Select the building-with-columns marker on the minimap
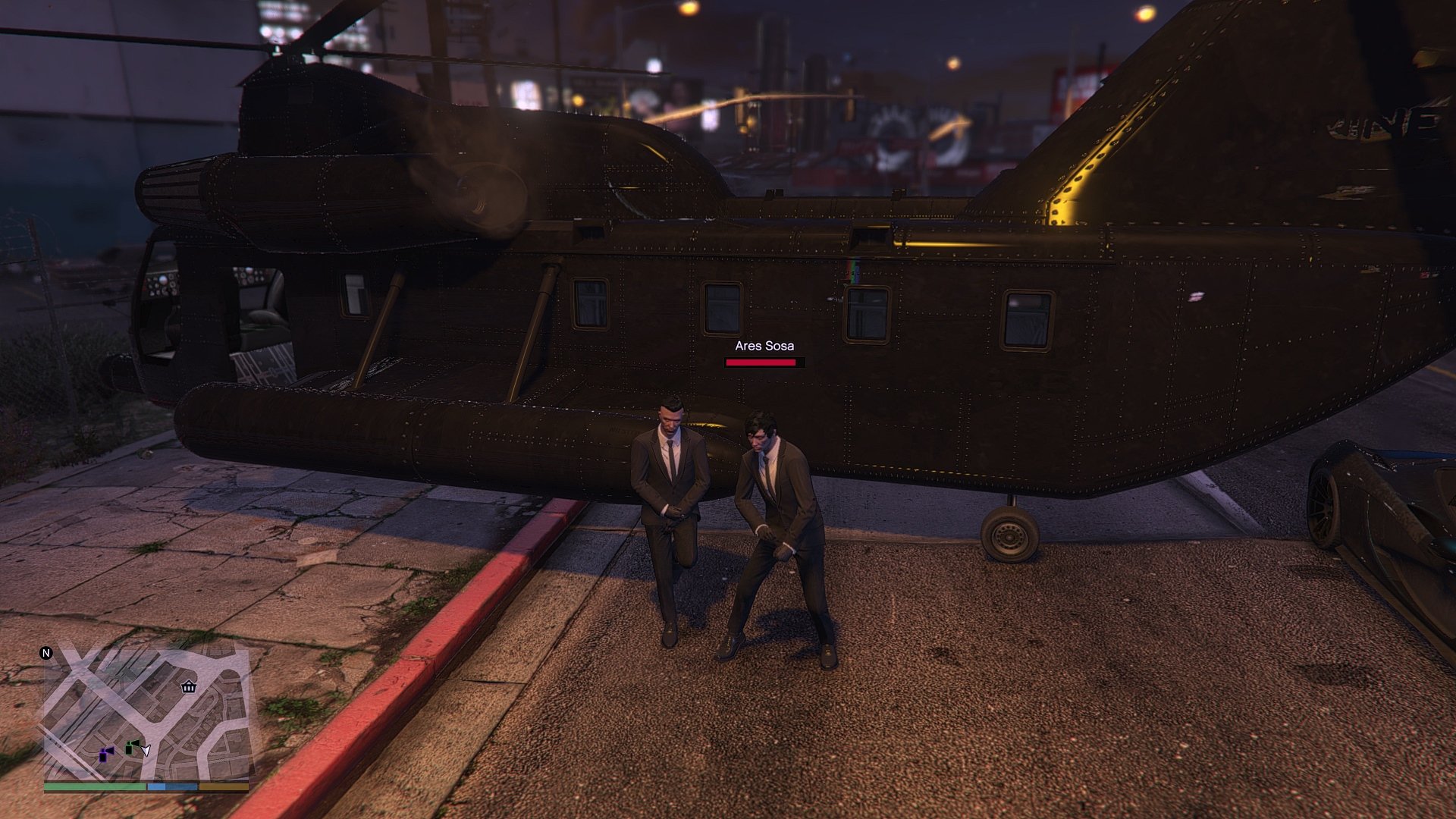 [x=189, y=687]
